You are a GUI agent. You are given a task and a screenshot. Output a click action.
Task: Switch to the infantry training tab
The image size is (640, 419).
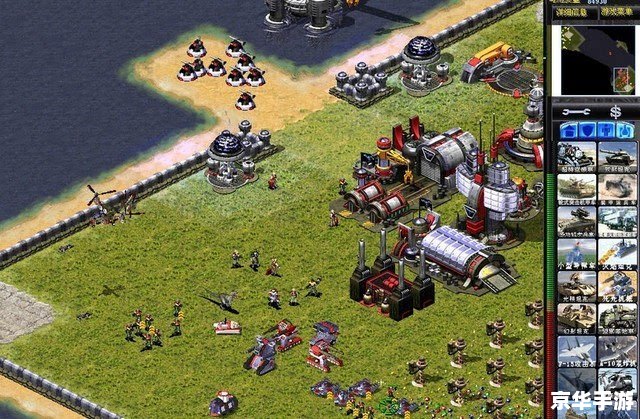(x=607, y=130)
